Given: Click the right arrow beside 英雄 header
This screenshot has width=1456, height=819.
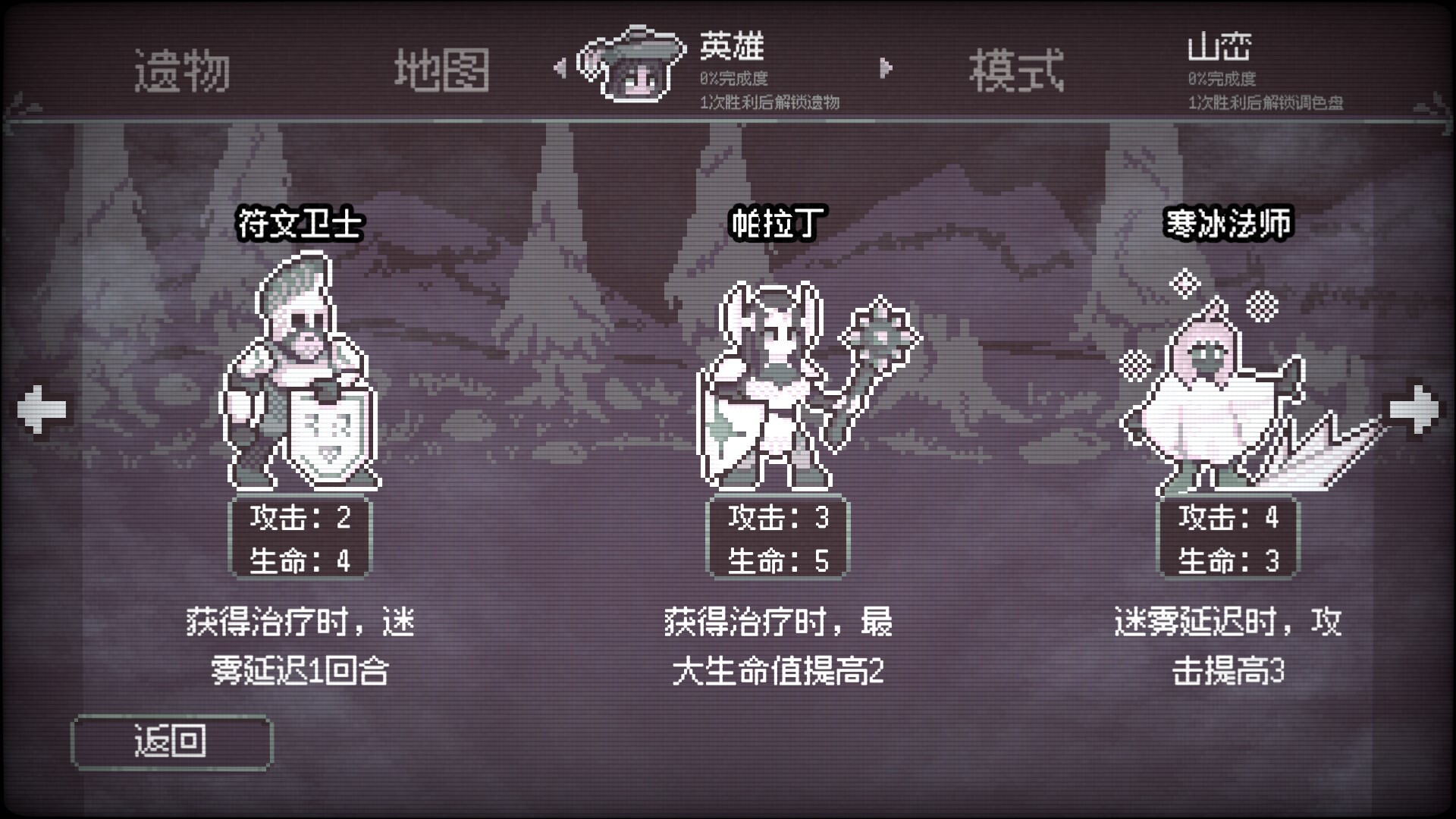Looking at the screenshot, I should (x=886, y=68).
